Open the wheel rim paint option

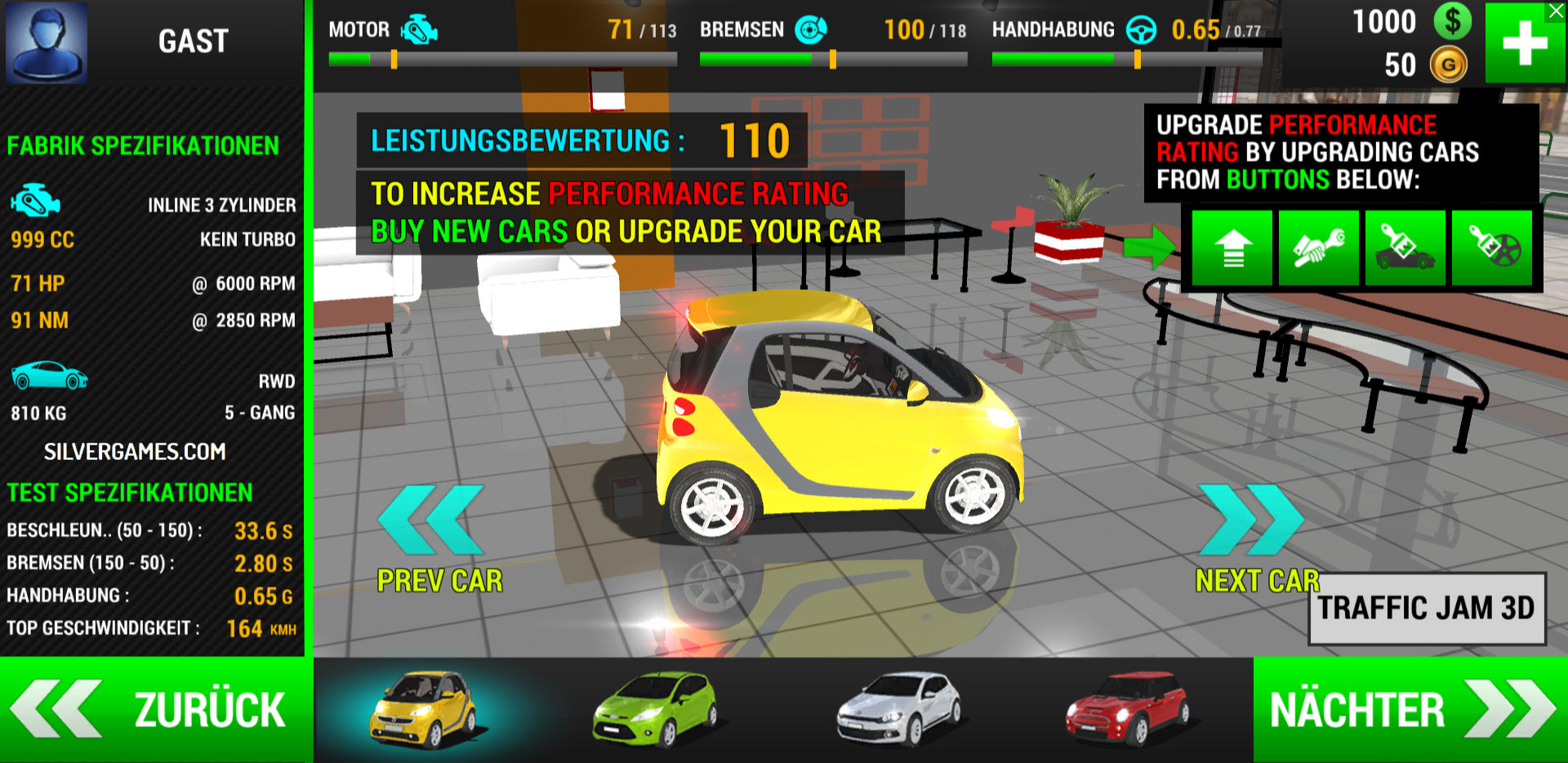pyautogui.click(x=1492, y=248)
